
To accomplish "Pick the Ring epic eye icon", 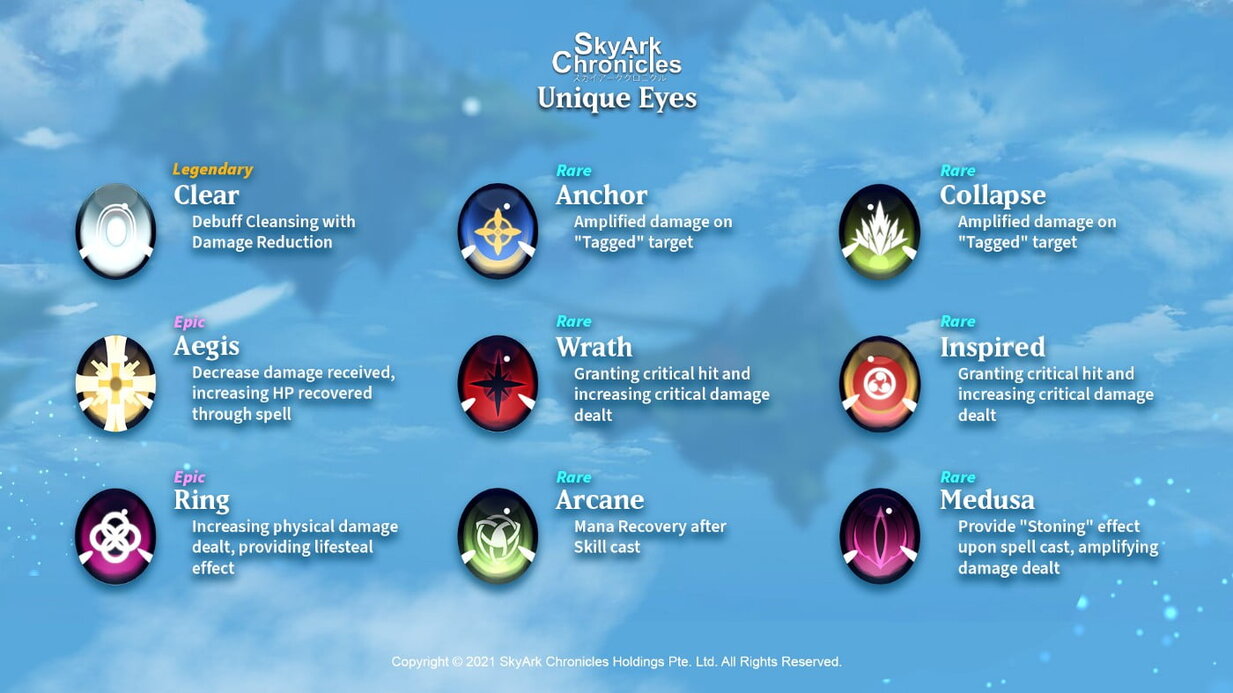I will click(x=116, y=536).
